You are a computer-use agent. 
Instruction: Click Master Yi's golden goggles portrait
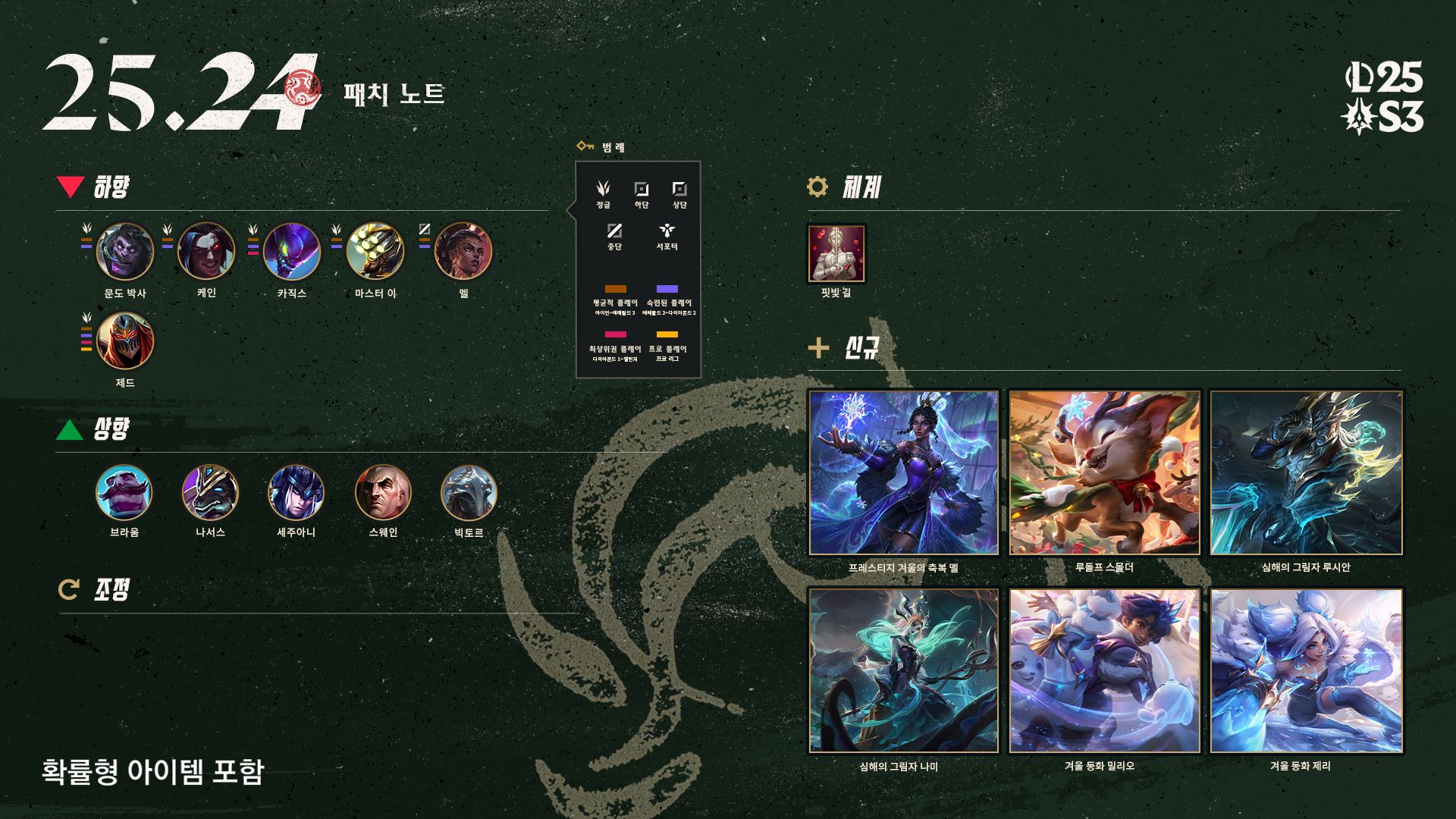375,252
